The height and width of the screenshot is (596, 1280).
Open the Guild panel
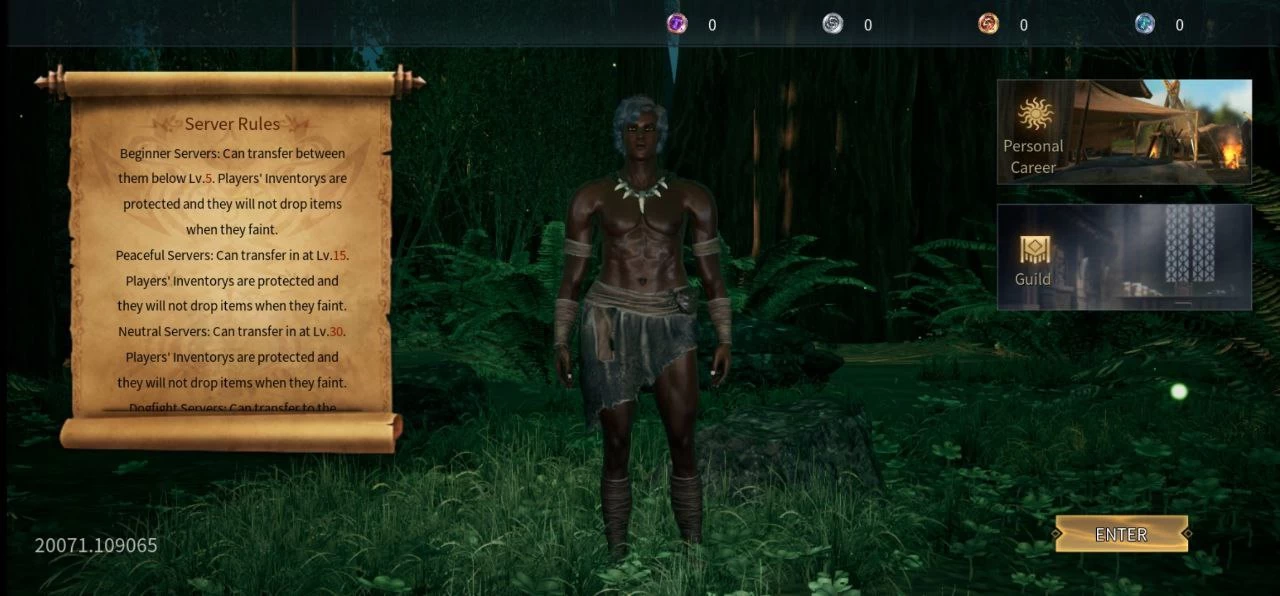(x=1123, y=257)
